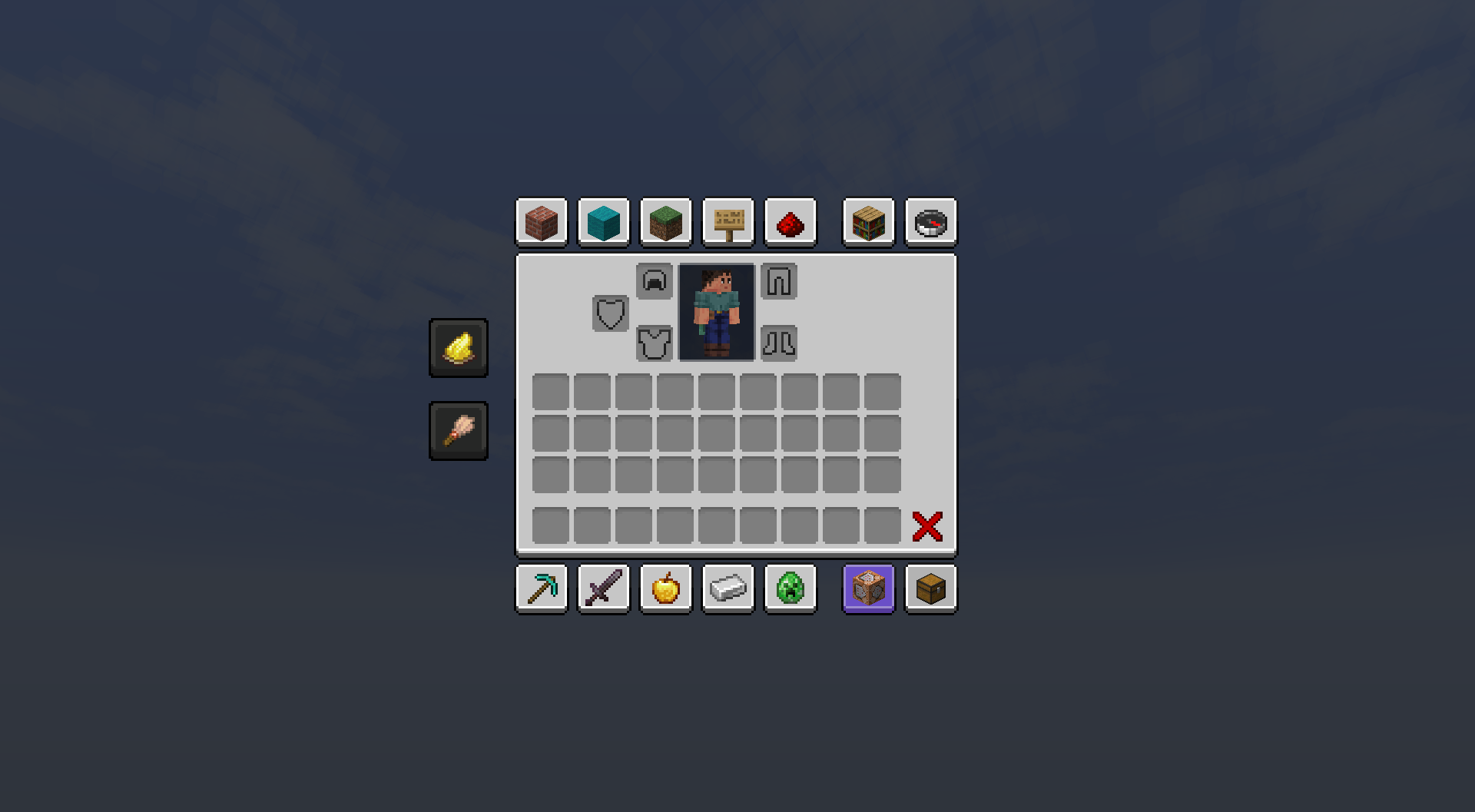Select the diamond pickaxe item
The height and width of the screenshot is (812, 1475).
point(542,588)
